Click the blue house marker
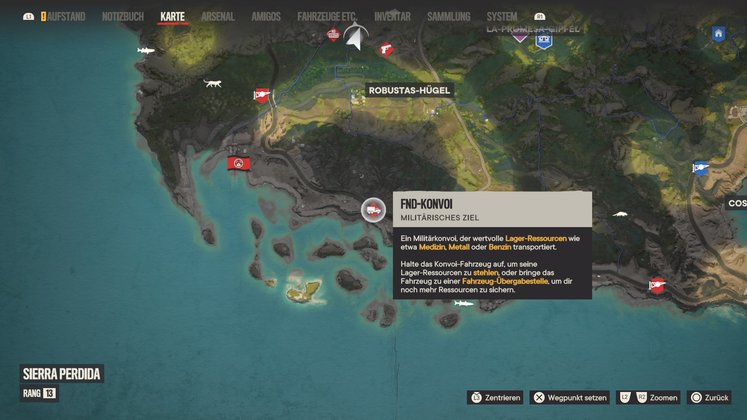Screen dimensions: 747x420 718,34
